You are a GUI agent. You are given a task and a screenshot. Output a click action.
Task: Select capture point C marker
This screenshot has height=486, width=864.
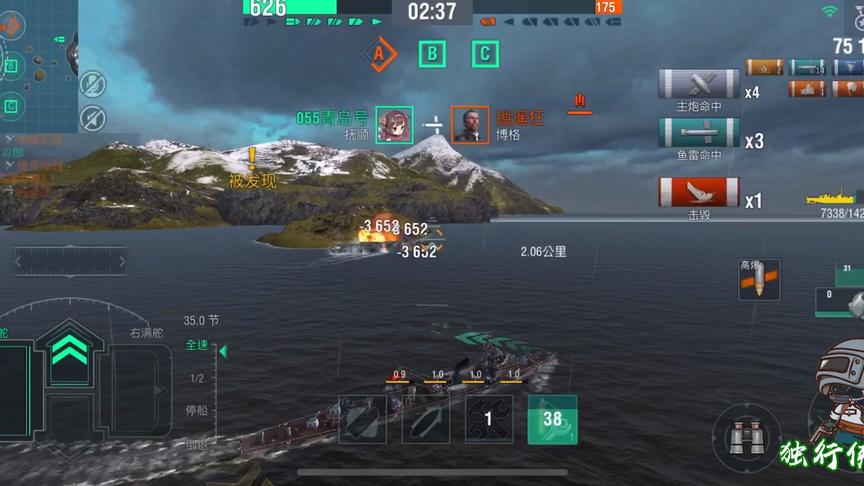(x=485, y=53)
